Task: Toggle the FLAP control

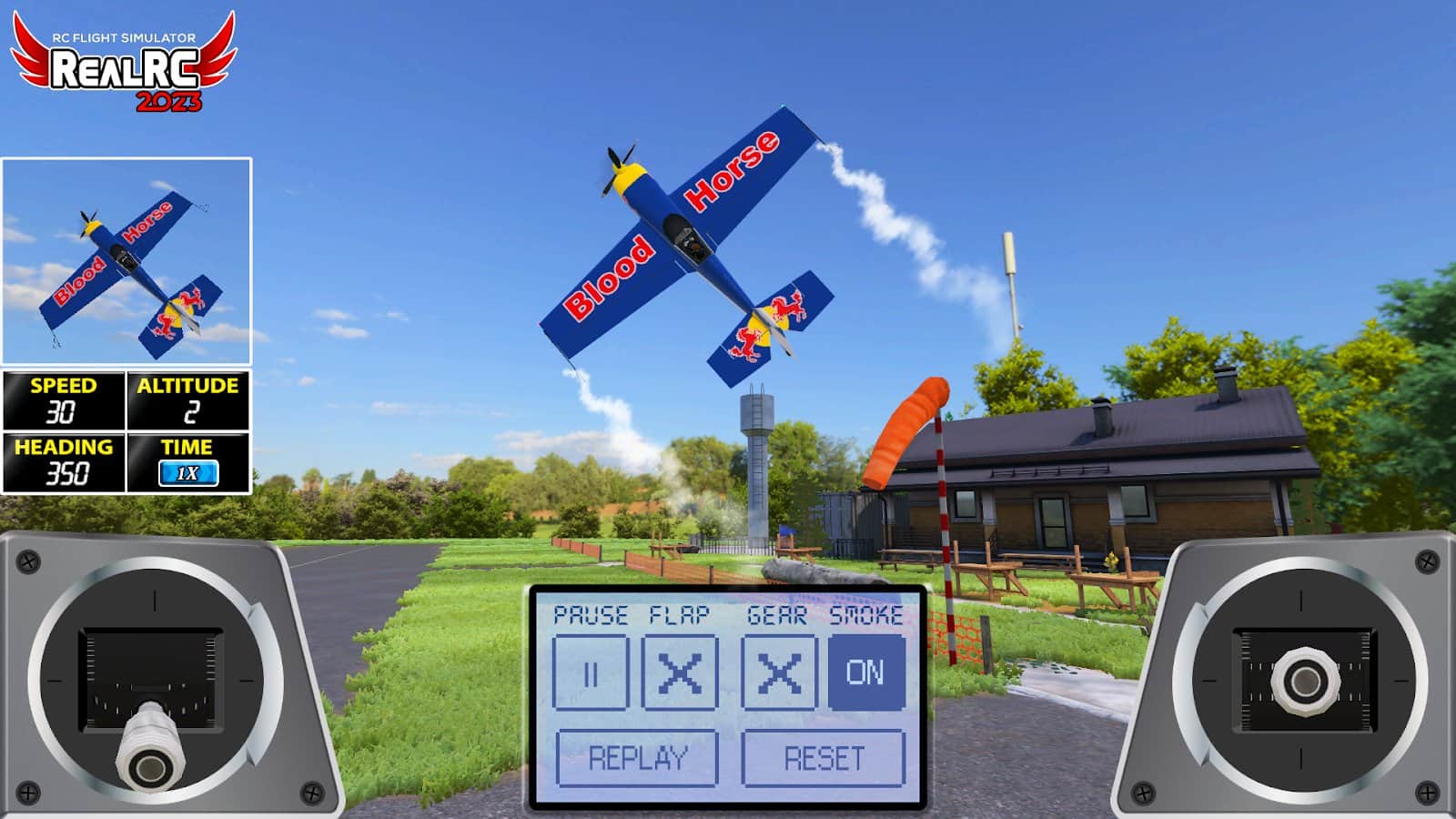Action: click(x=681, y=673)
